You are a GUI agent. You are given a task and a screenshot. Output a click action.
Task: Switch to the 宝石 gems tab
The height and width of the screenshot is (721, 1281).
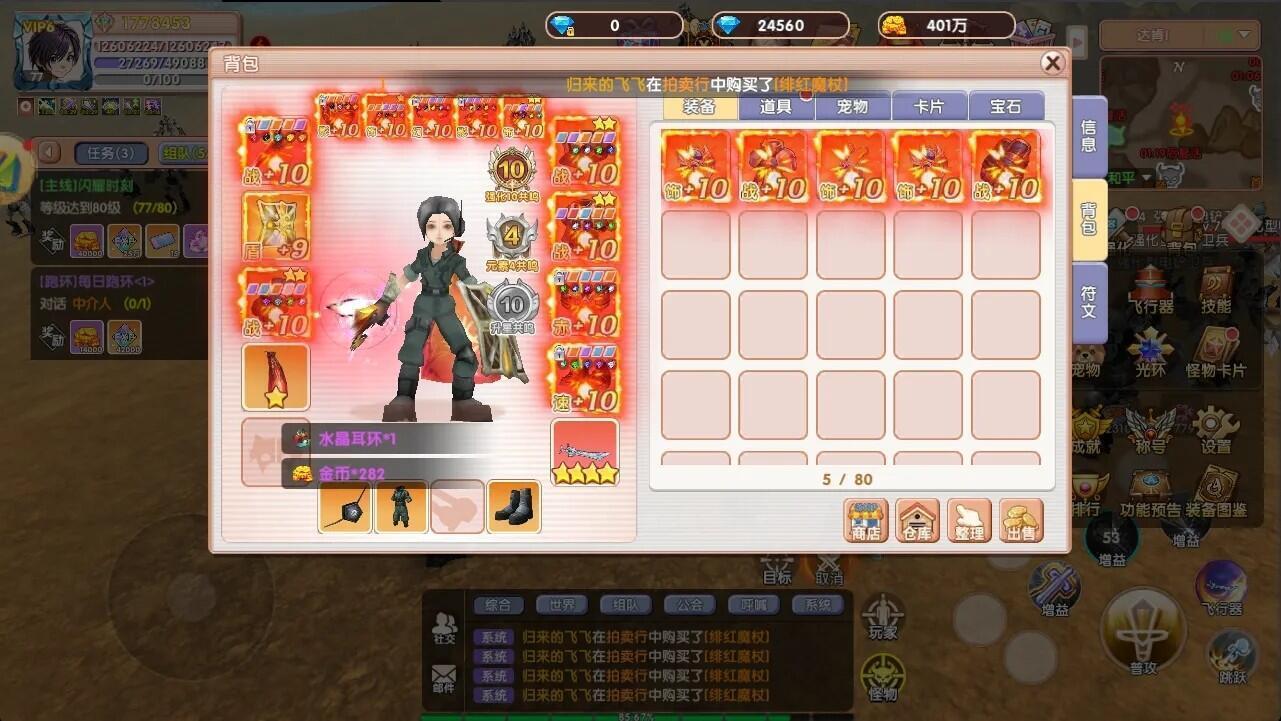(1006, 105)
